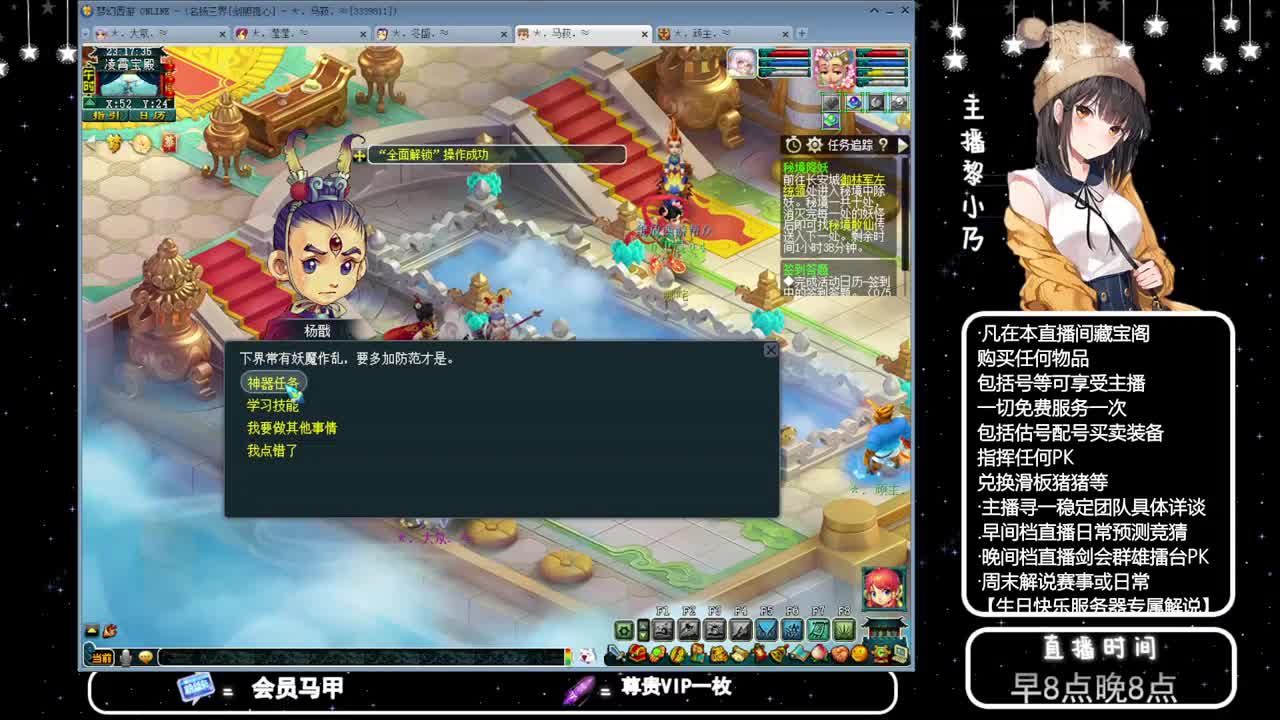Open the peach friends icon

coord(818,652)
